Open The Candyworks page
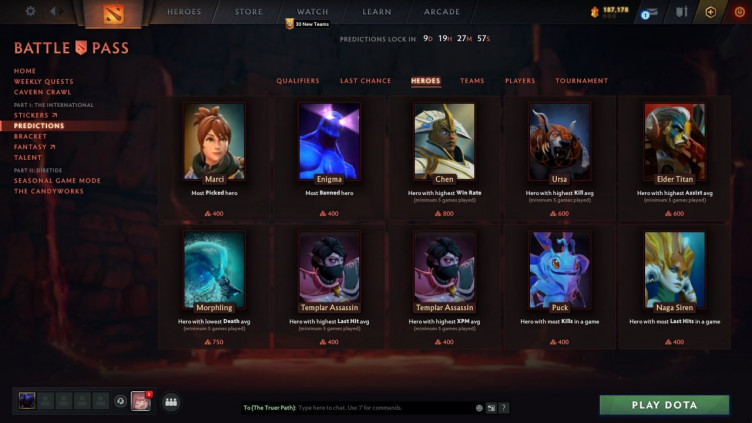Viewport: 752px width, 423px height. (50, 191)
